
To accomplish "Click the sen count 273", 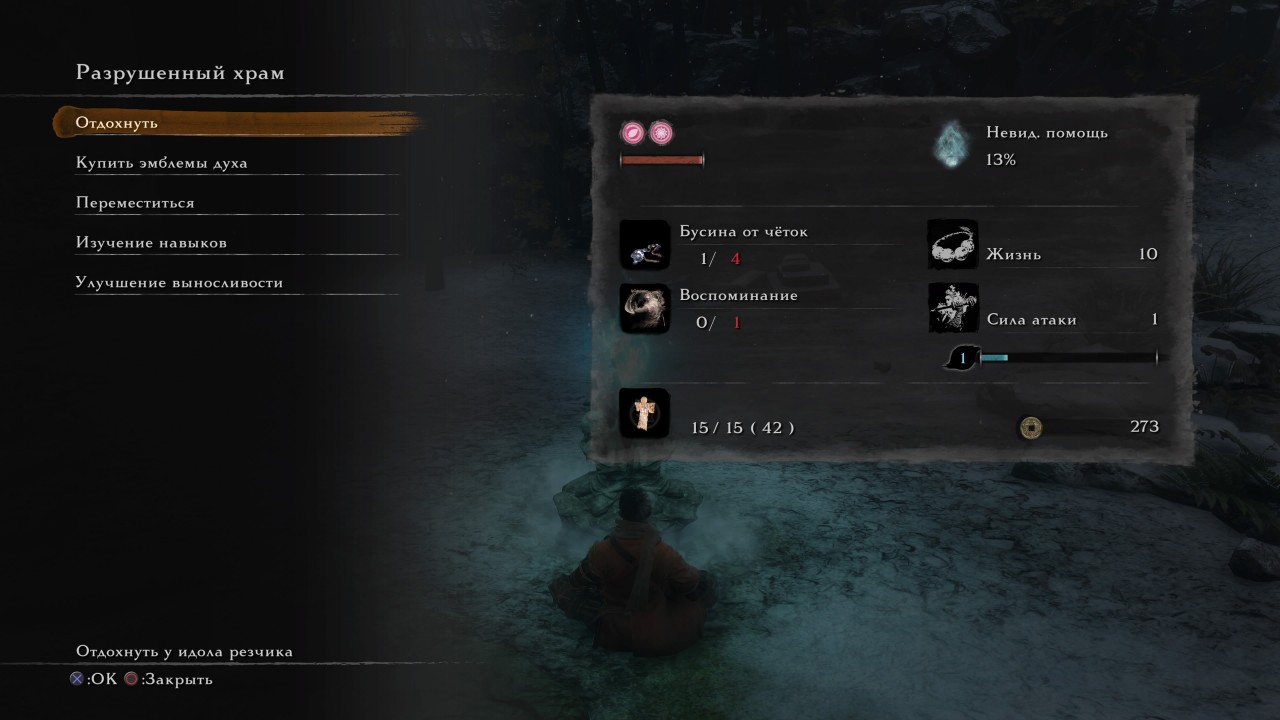I will 1146,426.
